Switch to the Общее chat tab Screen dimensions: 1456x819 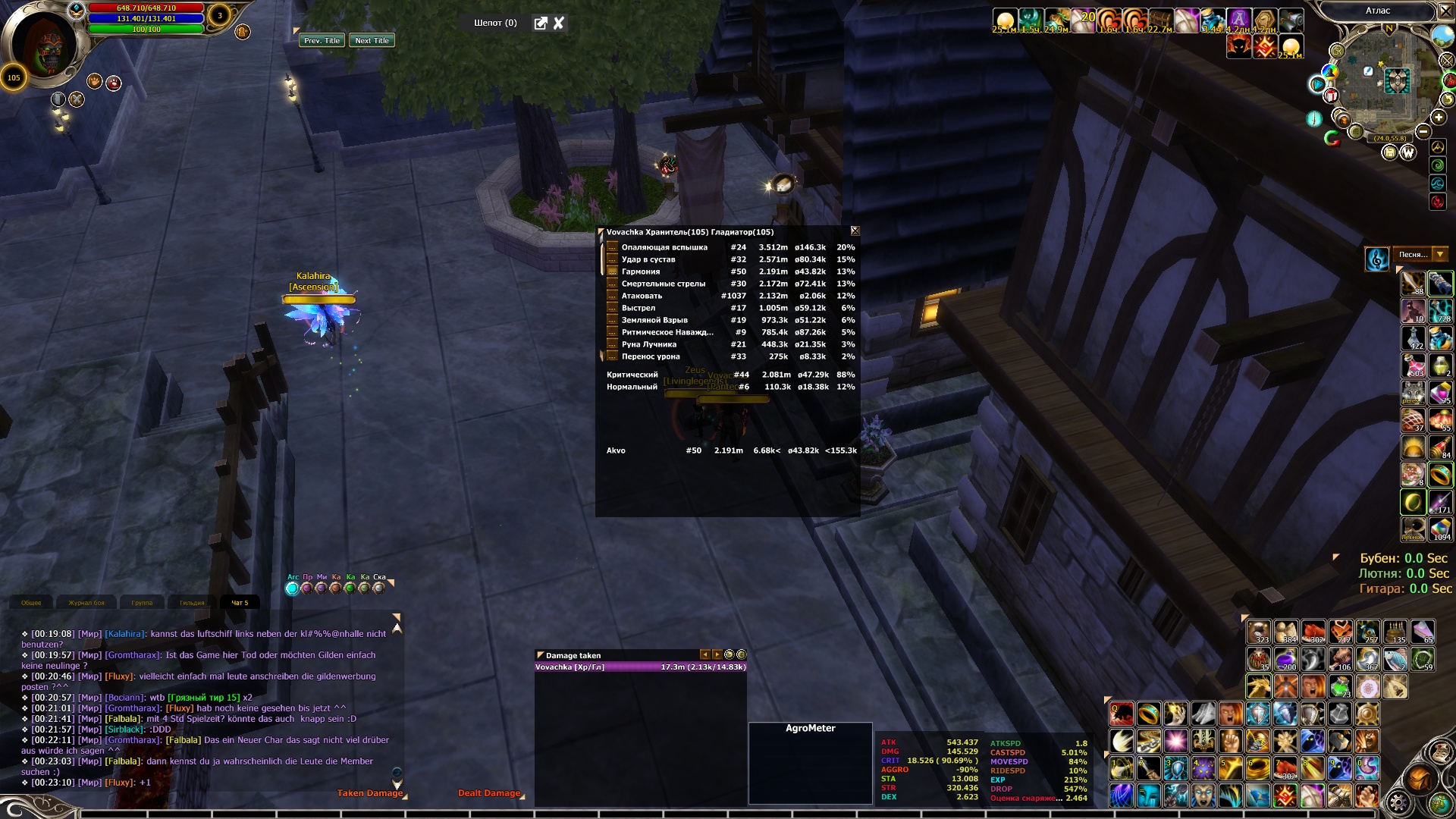pos(32,603)
